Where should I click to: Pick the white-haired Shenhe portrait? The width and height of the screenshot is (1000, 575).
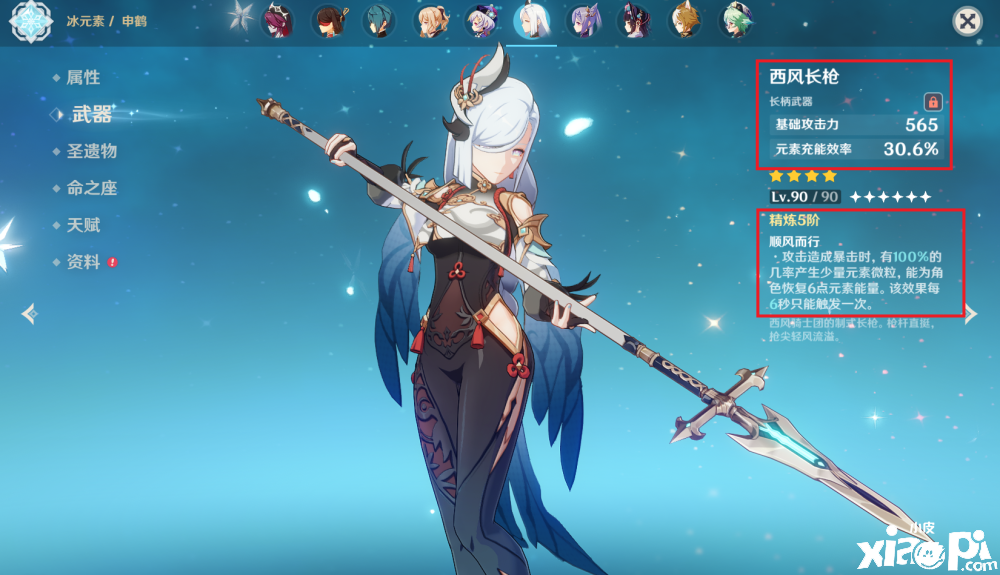(x=532, y=21)
